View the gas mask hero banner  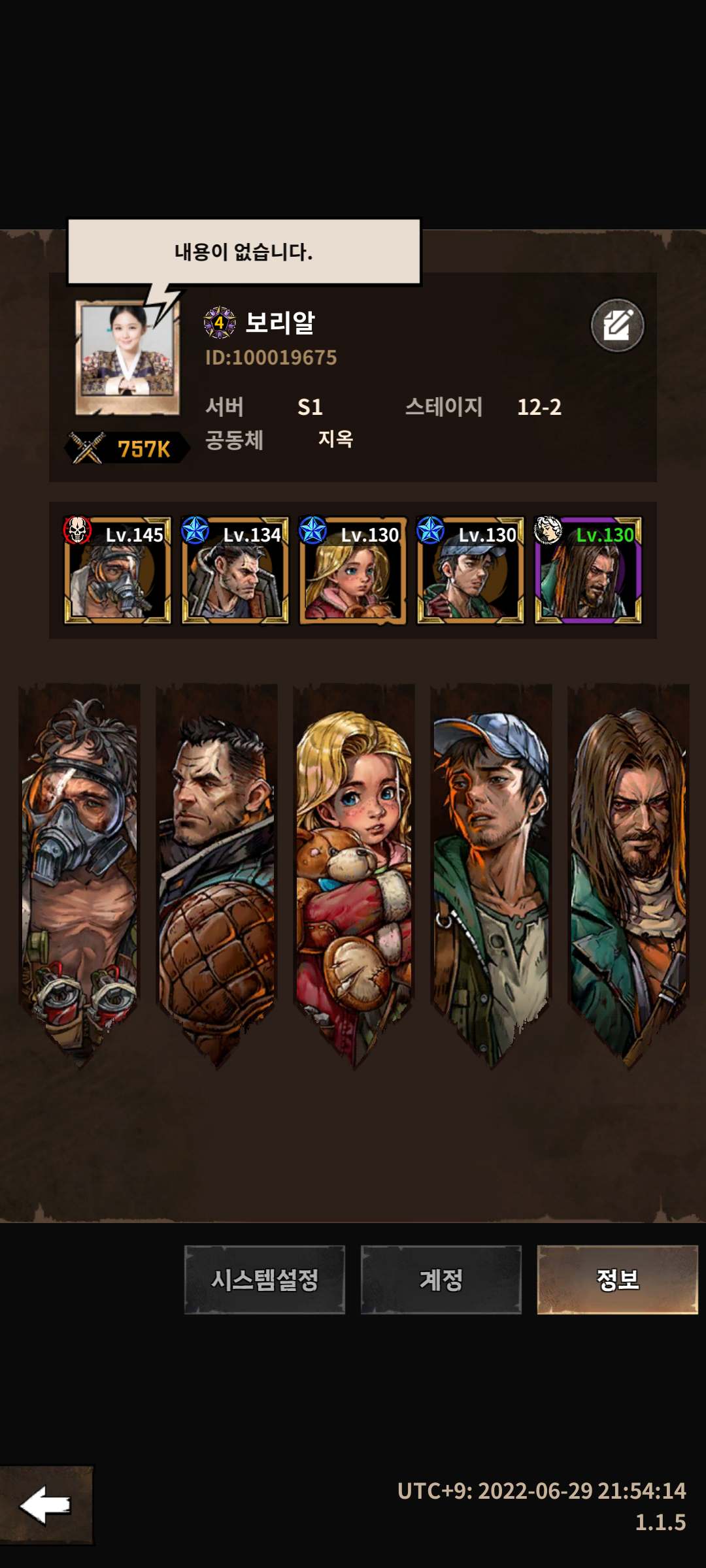[80, 869]
